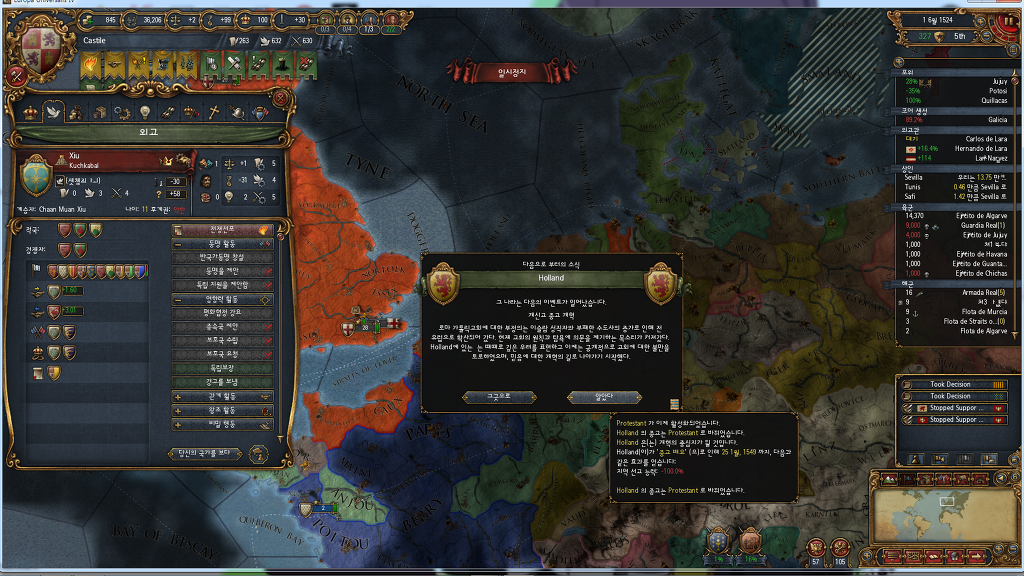Image resolution: width=1024 pixels, height=576 pixels.
Task: Switch to the cross religion tab
Action: pos(213,112)
